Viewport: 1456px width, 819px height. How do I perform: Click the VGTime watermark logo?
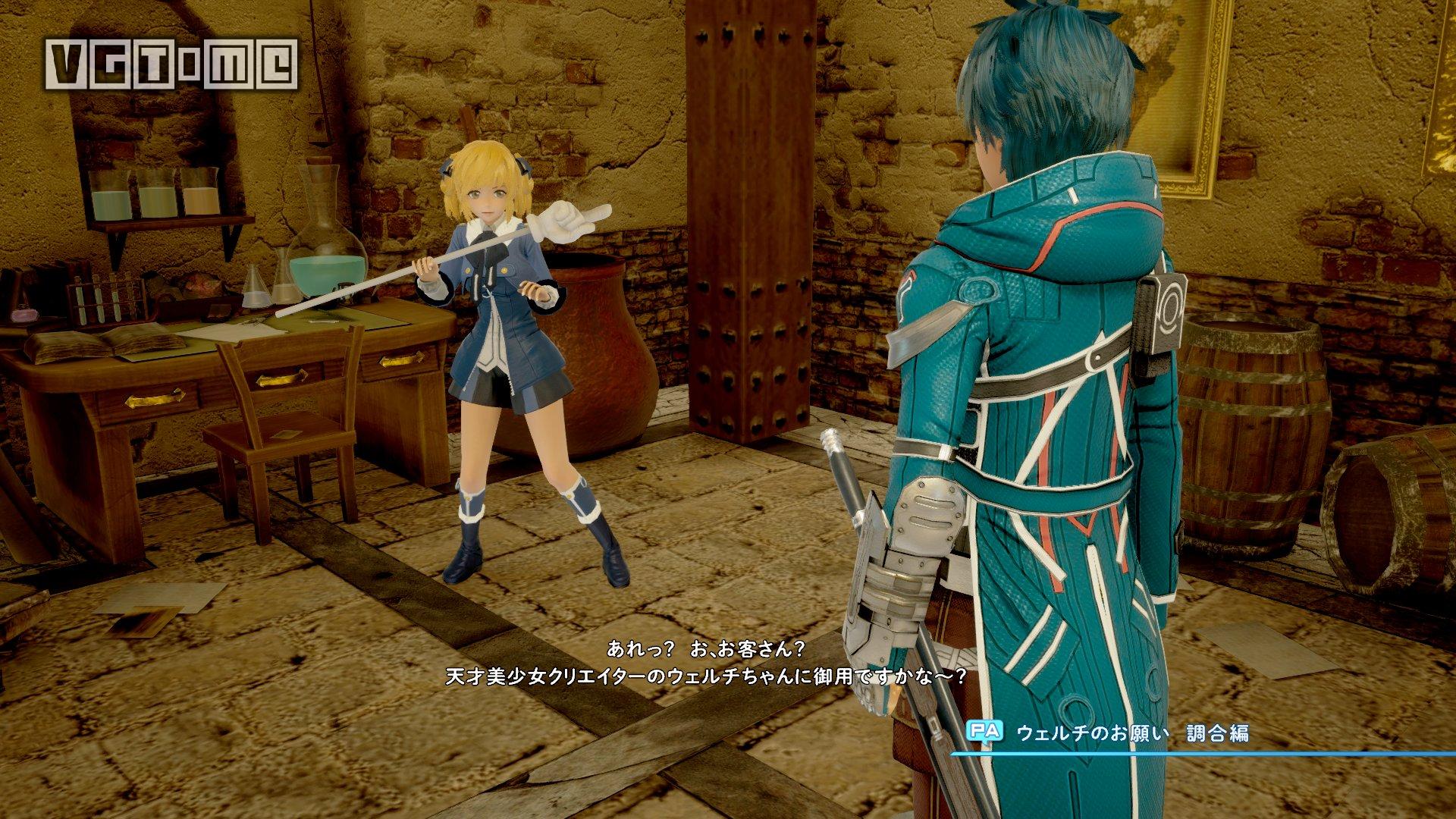(172, 64)
